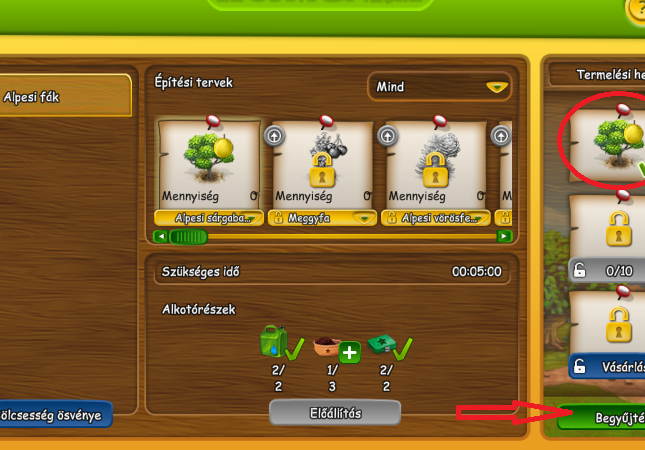Add more seed bowl ingredients

(349, 352)
